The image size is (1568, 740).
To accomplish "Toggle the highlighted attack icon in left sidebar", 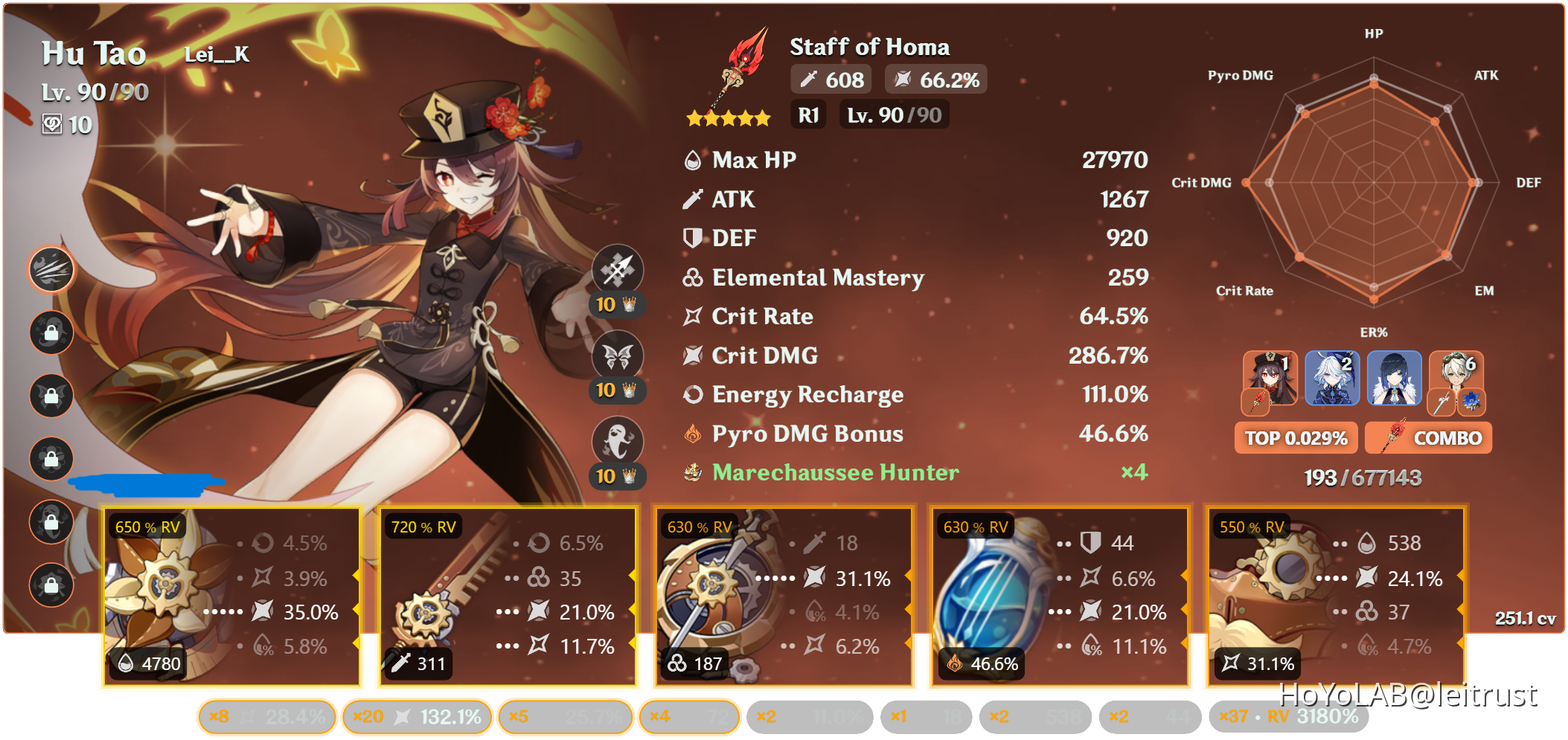I will click(x=51, y=271).
